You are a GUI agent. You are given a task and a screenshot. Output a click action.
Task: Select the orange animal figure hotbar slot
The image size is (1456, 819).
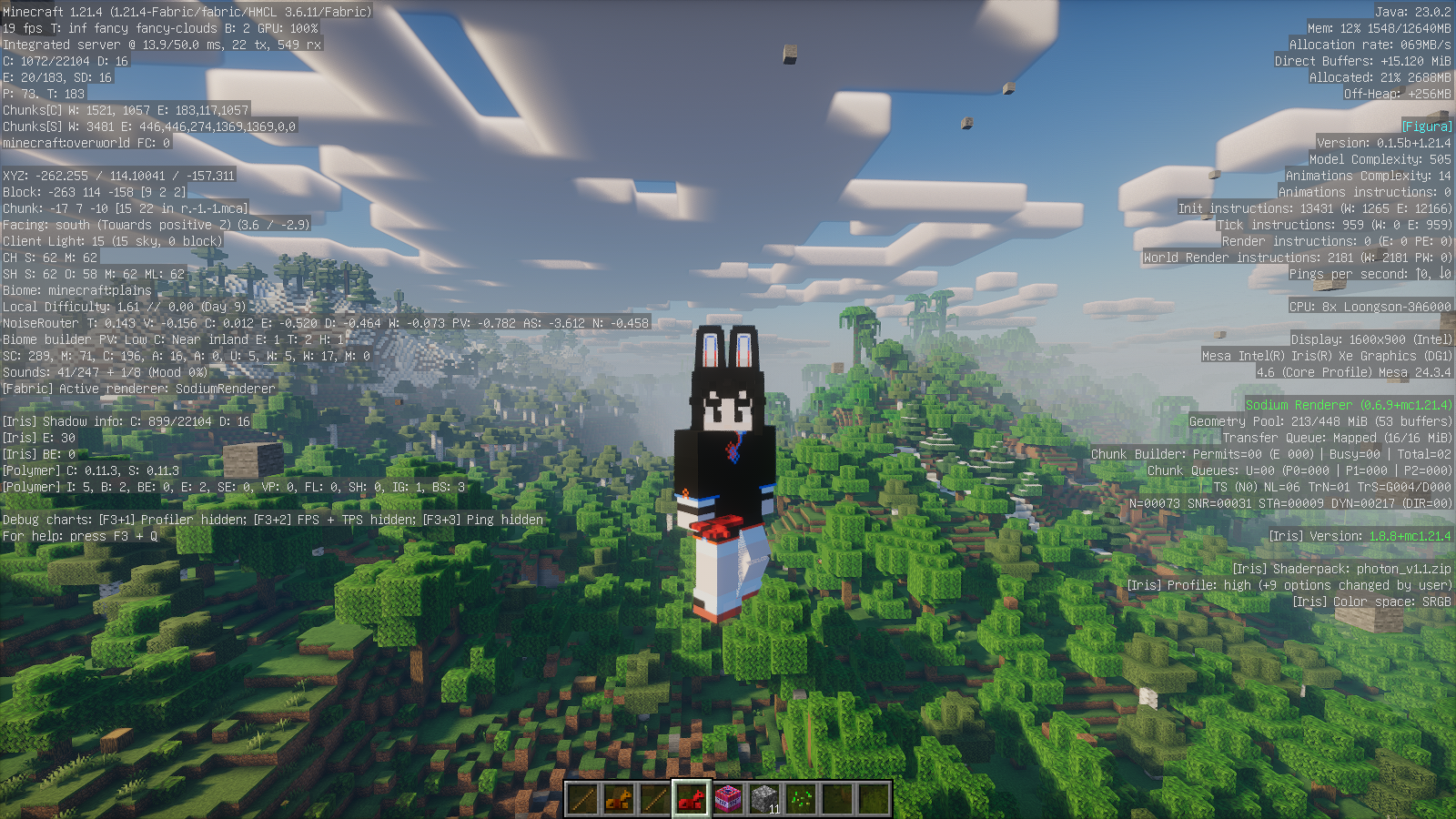click(619, 799)
